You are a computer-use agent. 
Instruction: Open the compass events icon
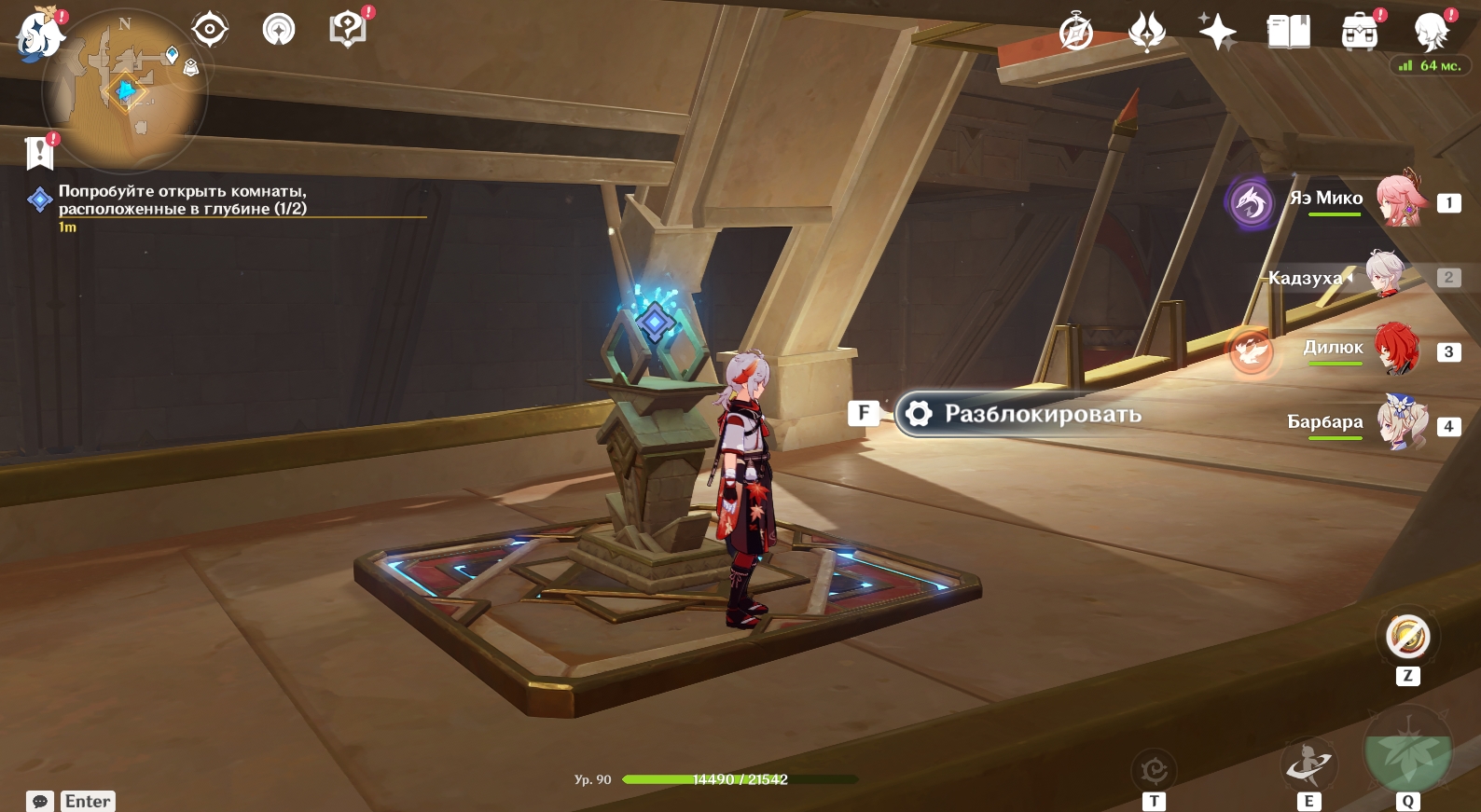1076,33
